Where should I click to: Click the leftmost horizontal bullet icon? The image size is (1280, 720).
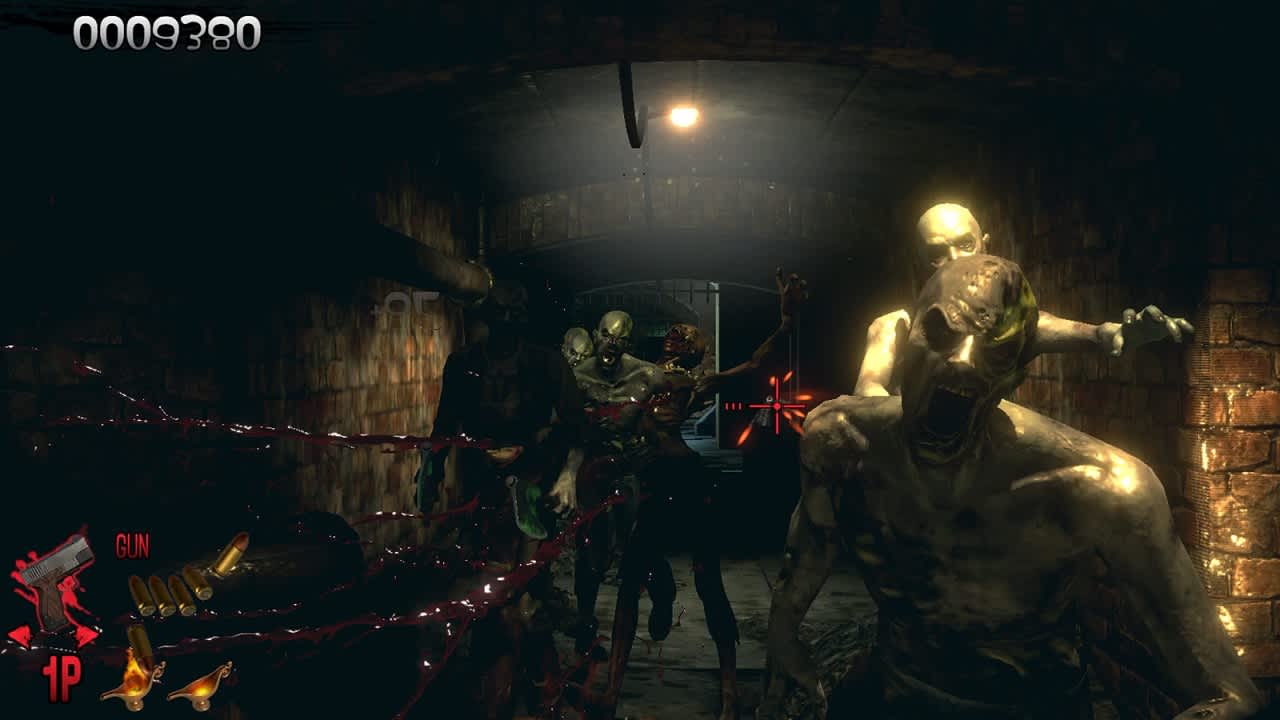click(x=141, y=595)
